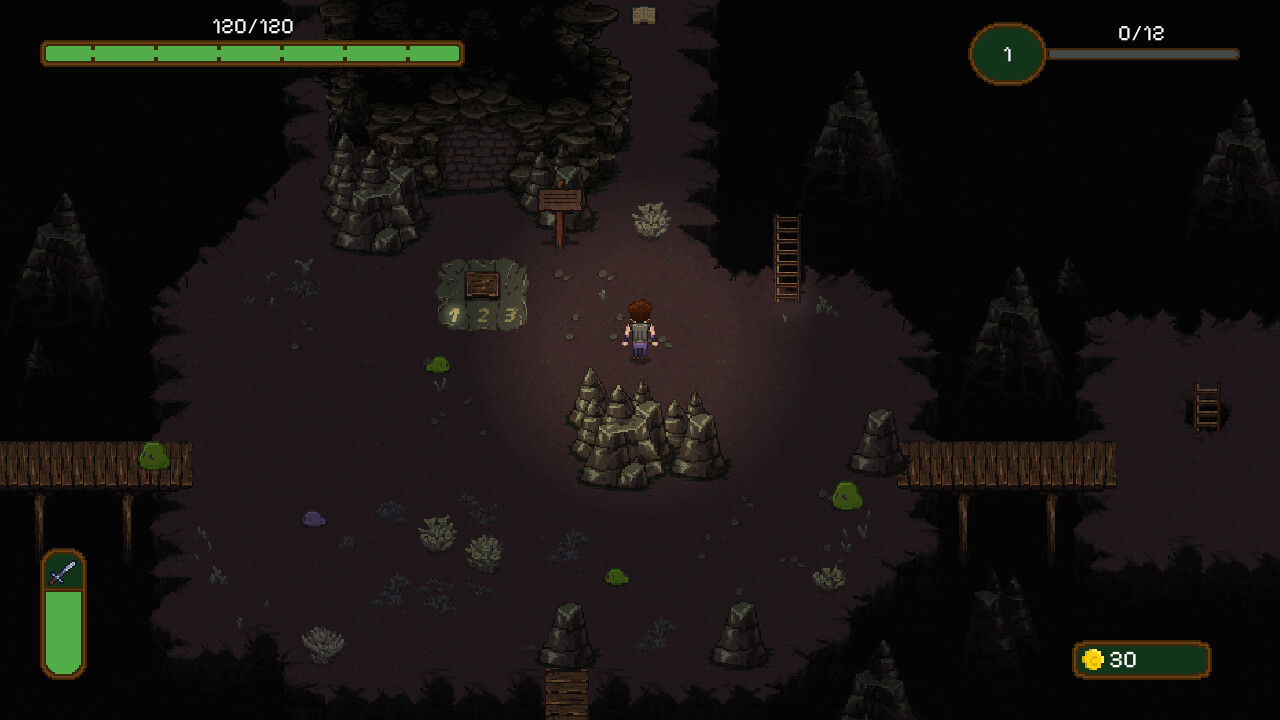Click the upper ladder on the right cliff
This screenshot has height=720, width=1280.
pyautogui.click(x=786, y=255)
